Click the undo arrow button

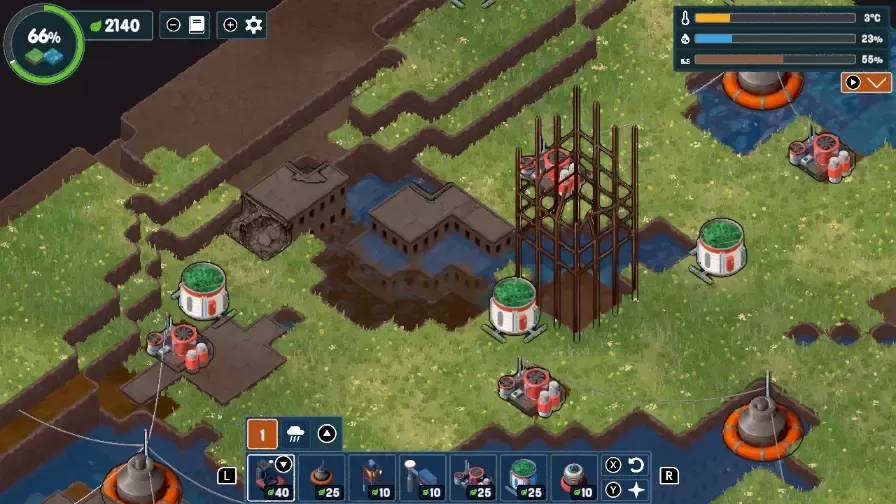pos(637,466)
